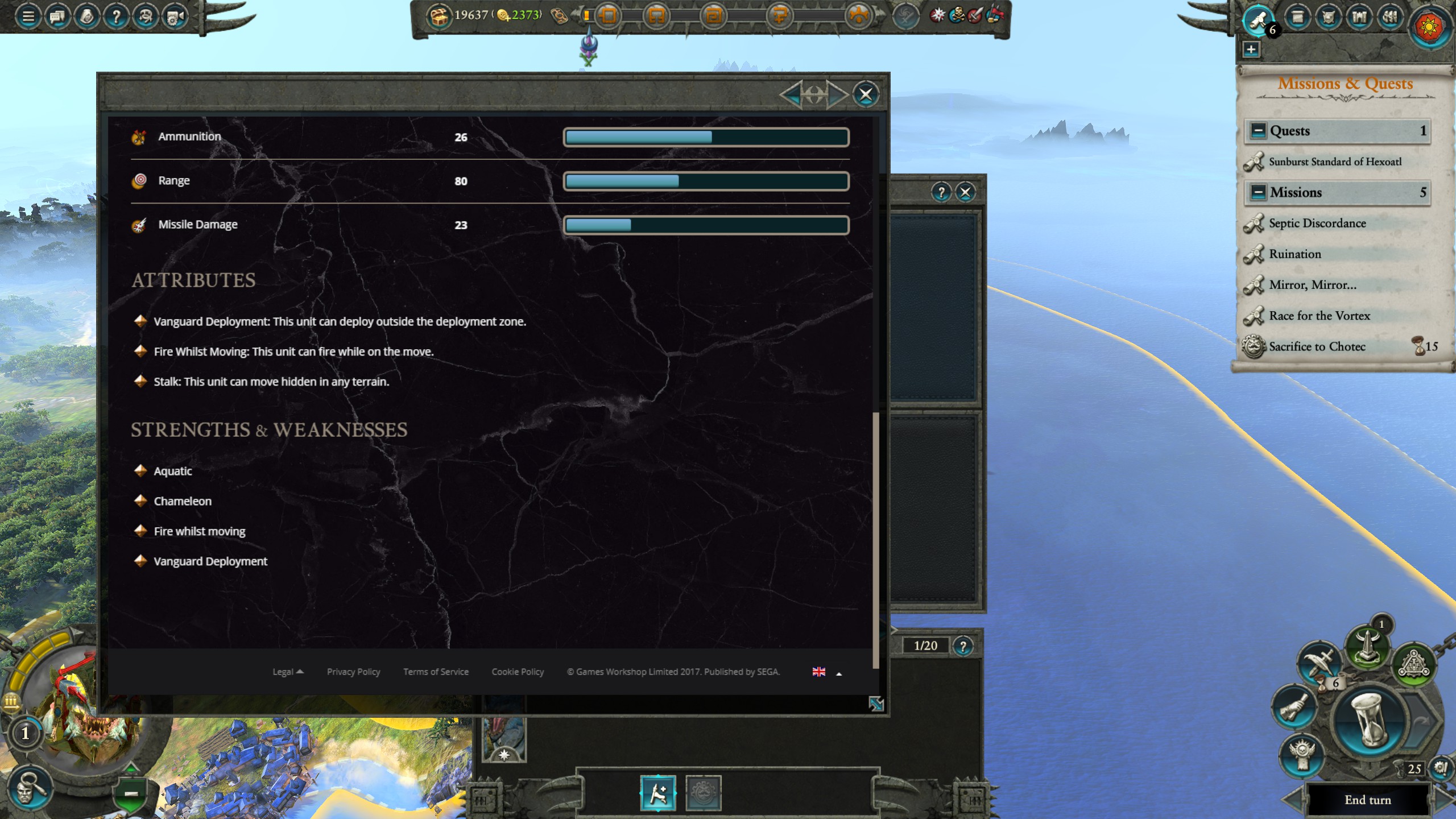Screen dimensions: 1456x819
Task: Select the Sacrifice to Chotec mission
Action: [x=1317, y=346]
